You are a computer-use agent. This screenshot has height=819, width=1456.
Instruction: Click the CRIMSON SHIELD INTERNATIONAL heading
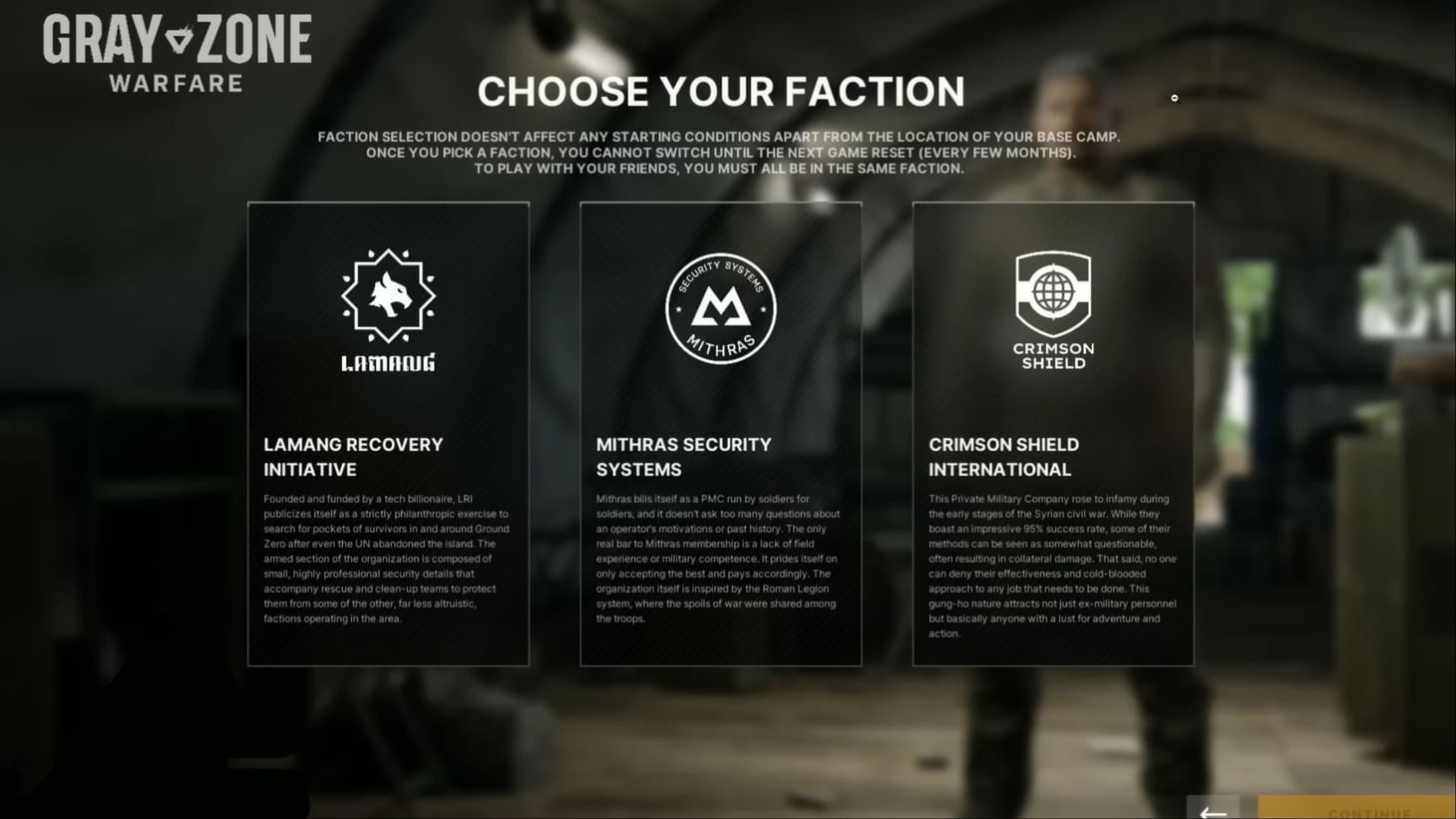[x=1004, y=457]
